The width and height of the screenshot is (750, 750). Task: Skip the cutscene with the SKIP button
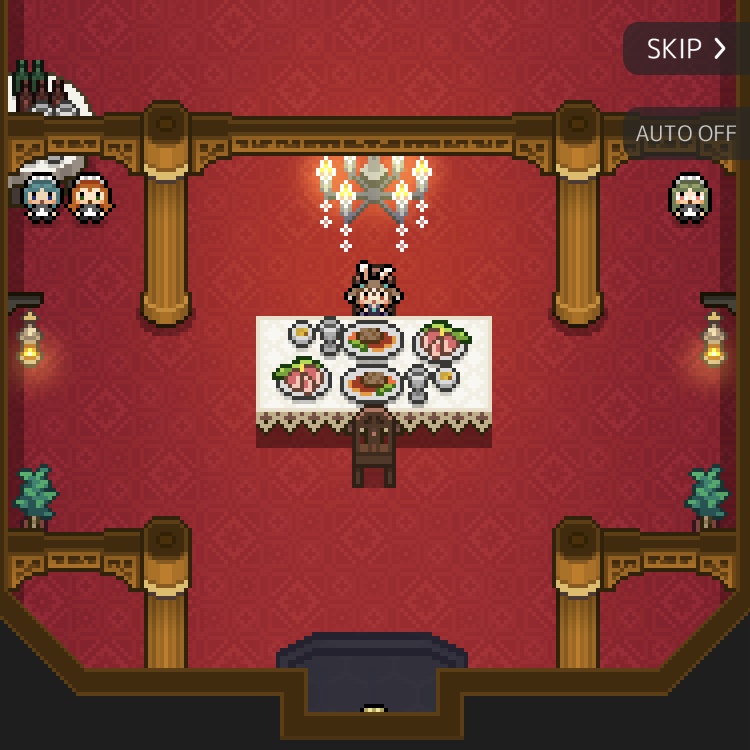pos(686,49)
